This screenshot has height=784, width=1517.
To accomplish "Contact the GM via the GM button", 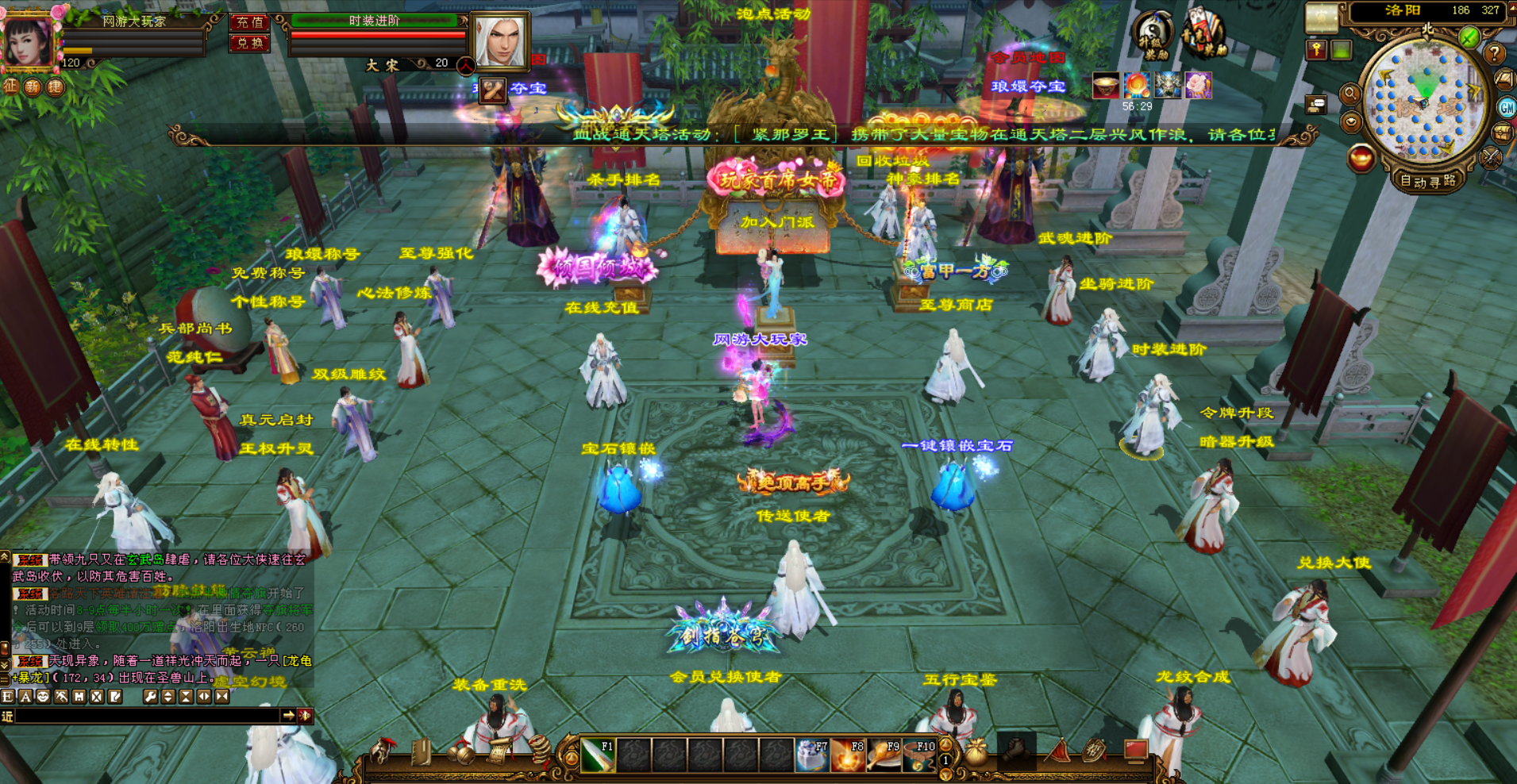I will click(1506, 107).
